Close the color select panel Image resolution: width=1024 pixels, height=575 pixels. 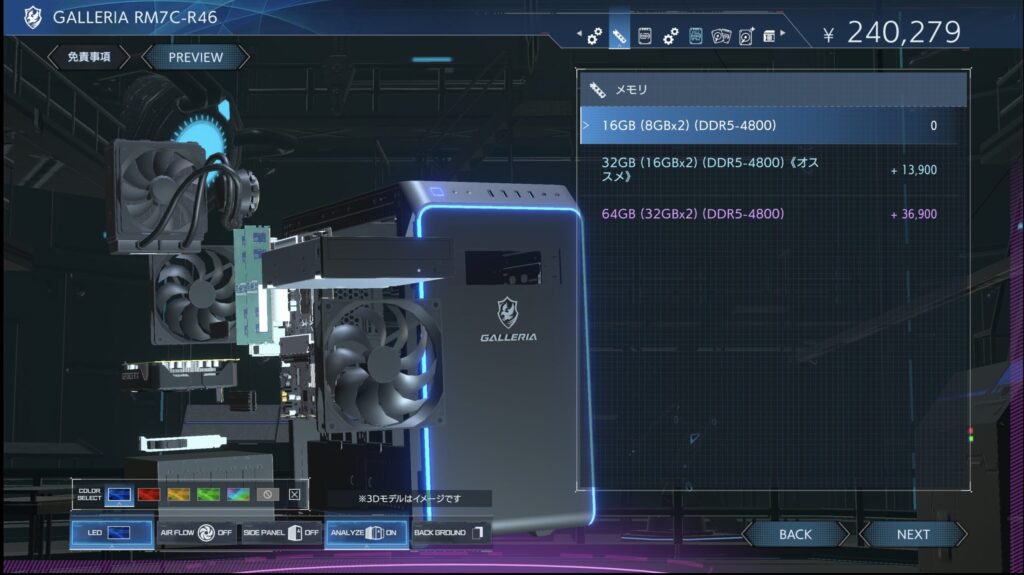point(294,494)
